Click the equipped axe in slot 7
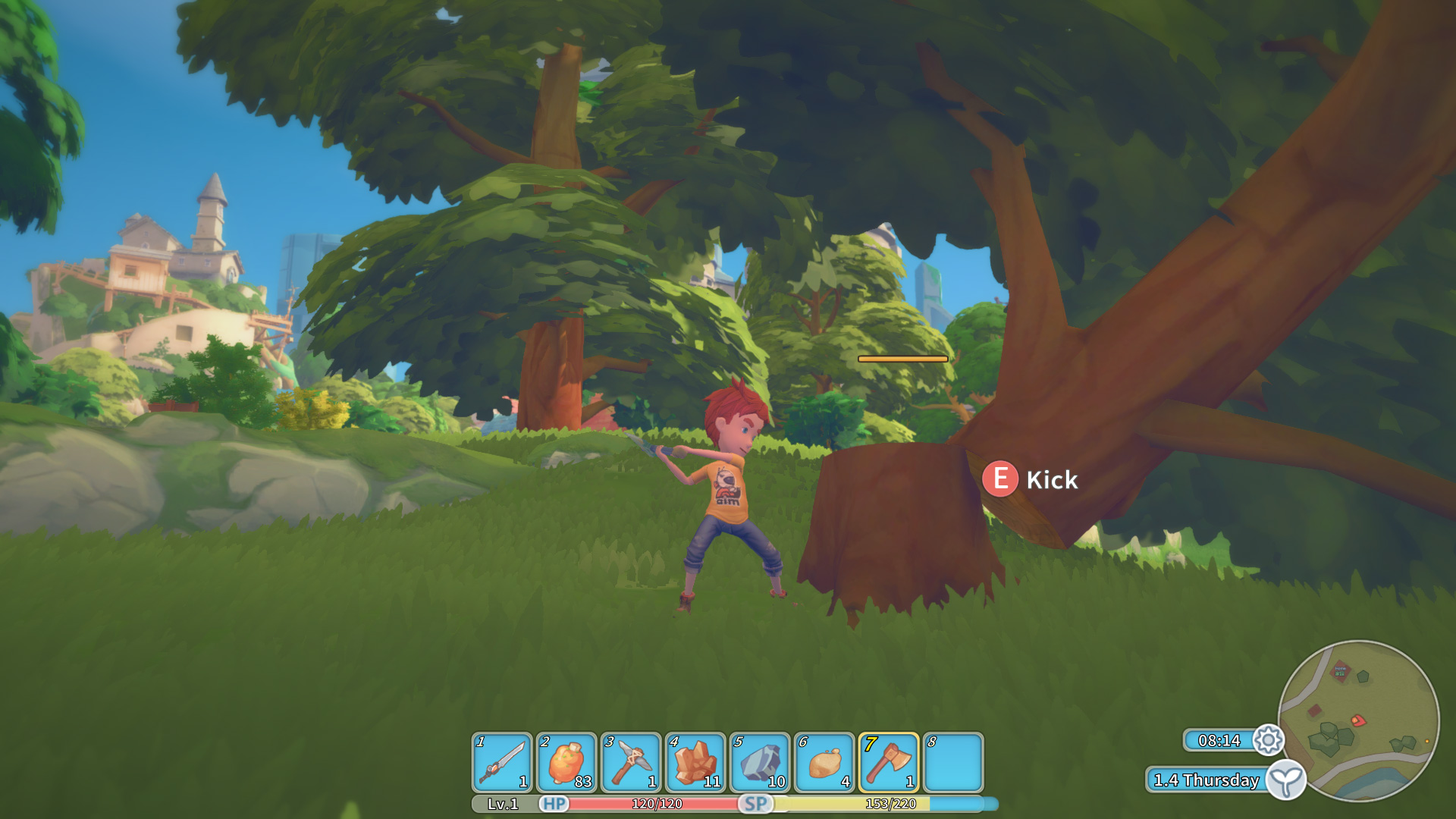 (891, 762)
